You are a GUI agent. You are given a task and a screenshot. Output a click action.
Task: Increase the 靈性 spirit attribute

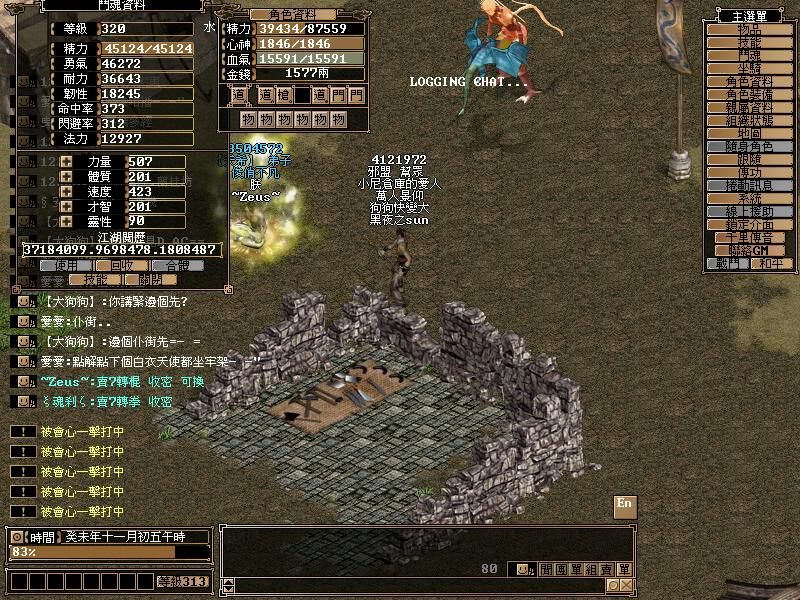(66, 221)
